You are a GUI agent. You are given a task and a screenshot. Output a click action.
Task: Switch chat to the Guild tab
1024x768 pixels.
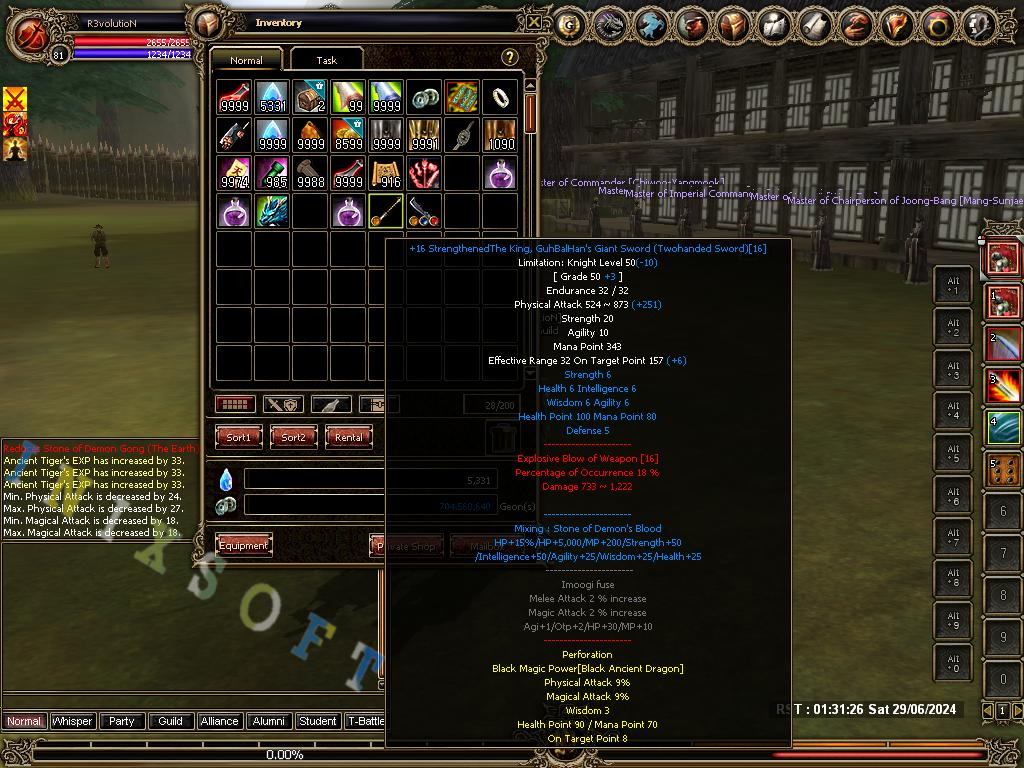(x=170, y=721)
